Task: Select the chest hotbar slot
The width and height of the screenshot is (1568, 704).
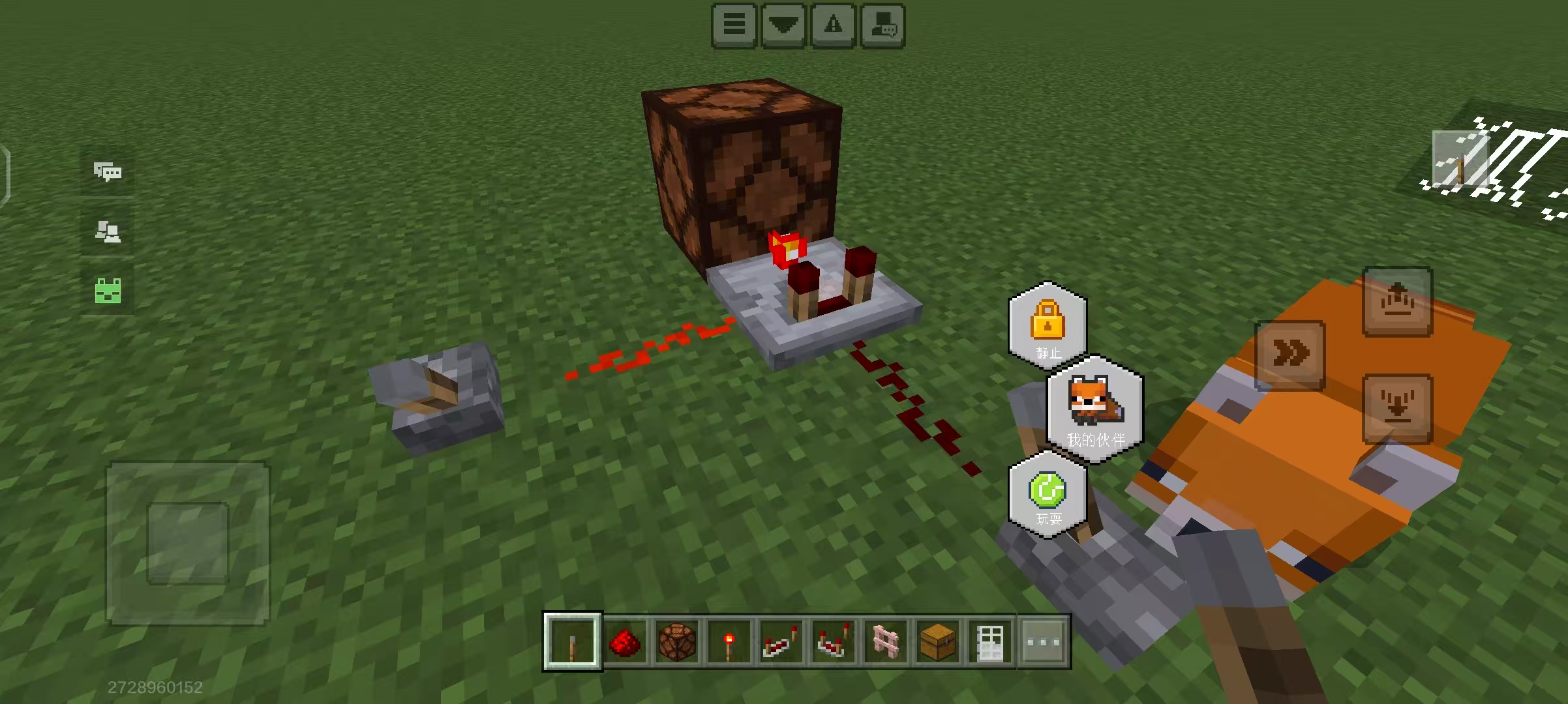Action: point(937,642)
